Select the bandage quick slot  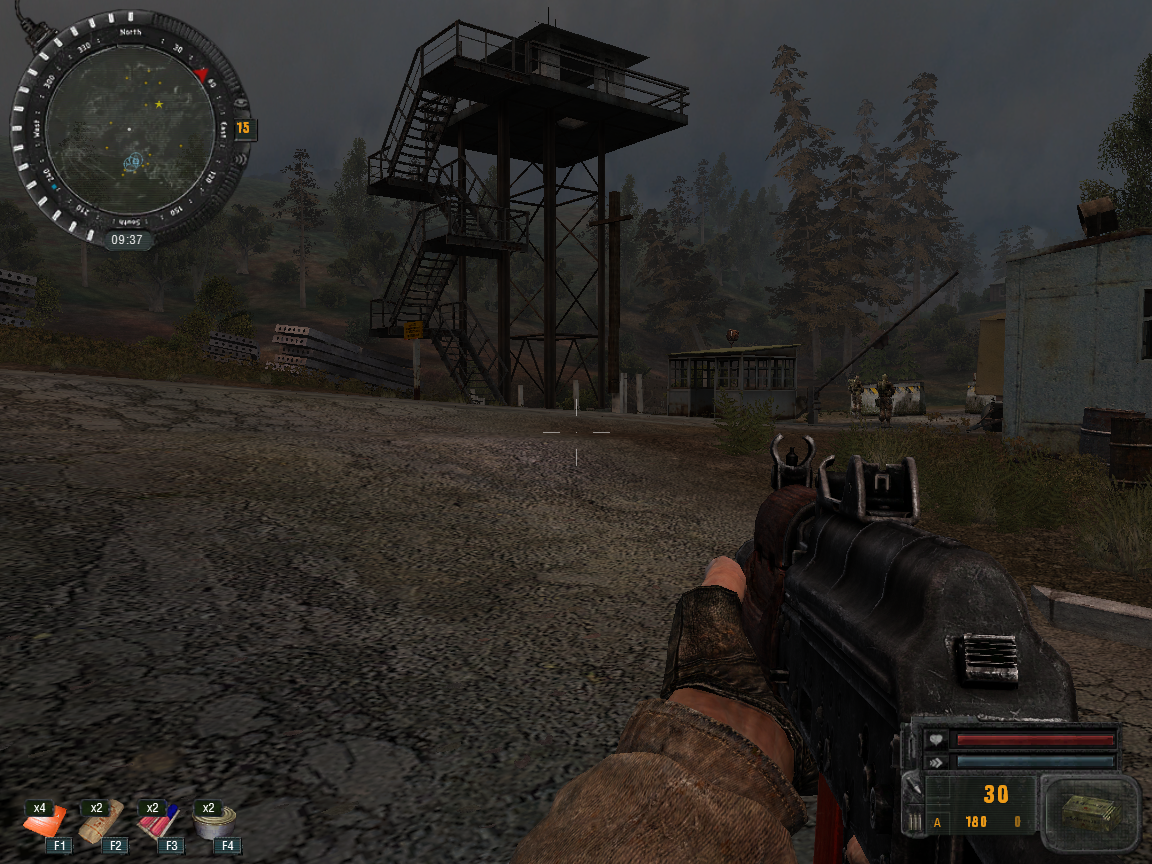(x=101, y=822)
